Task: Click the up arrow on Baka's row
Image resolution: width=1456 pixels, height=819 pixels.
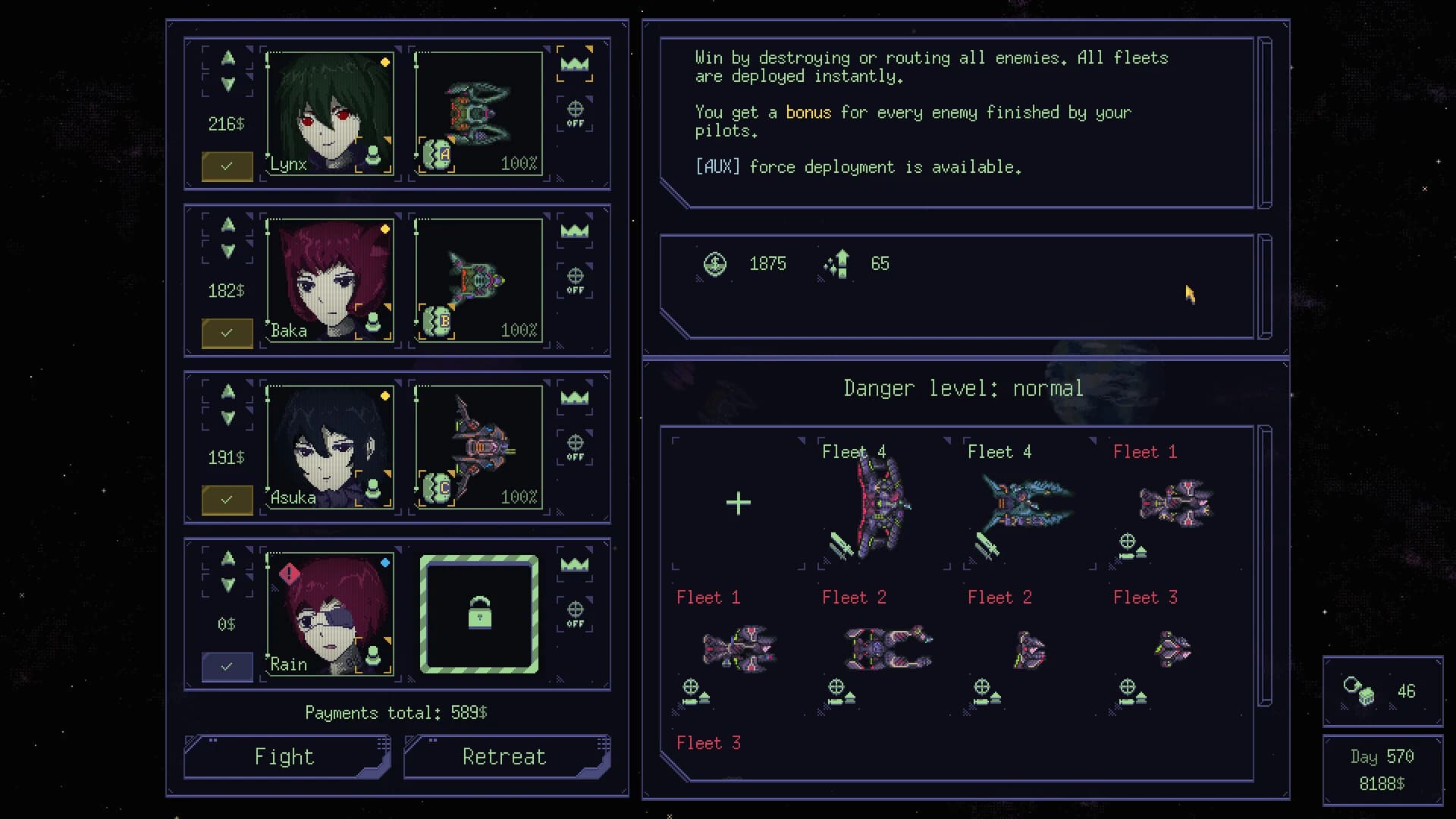Action: (x=227, y=224)
